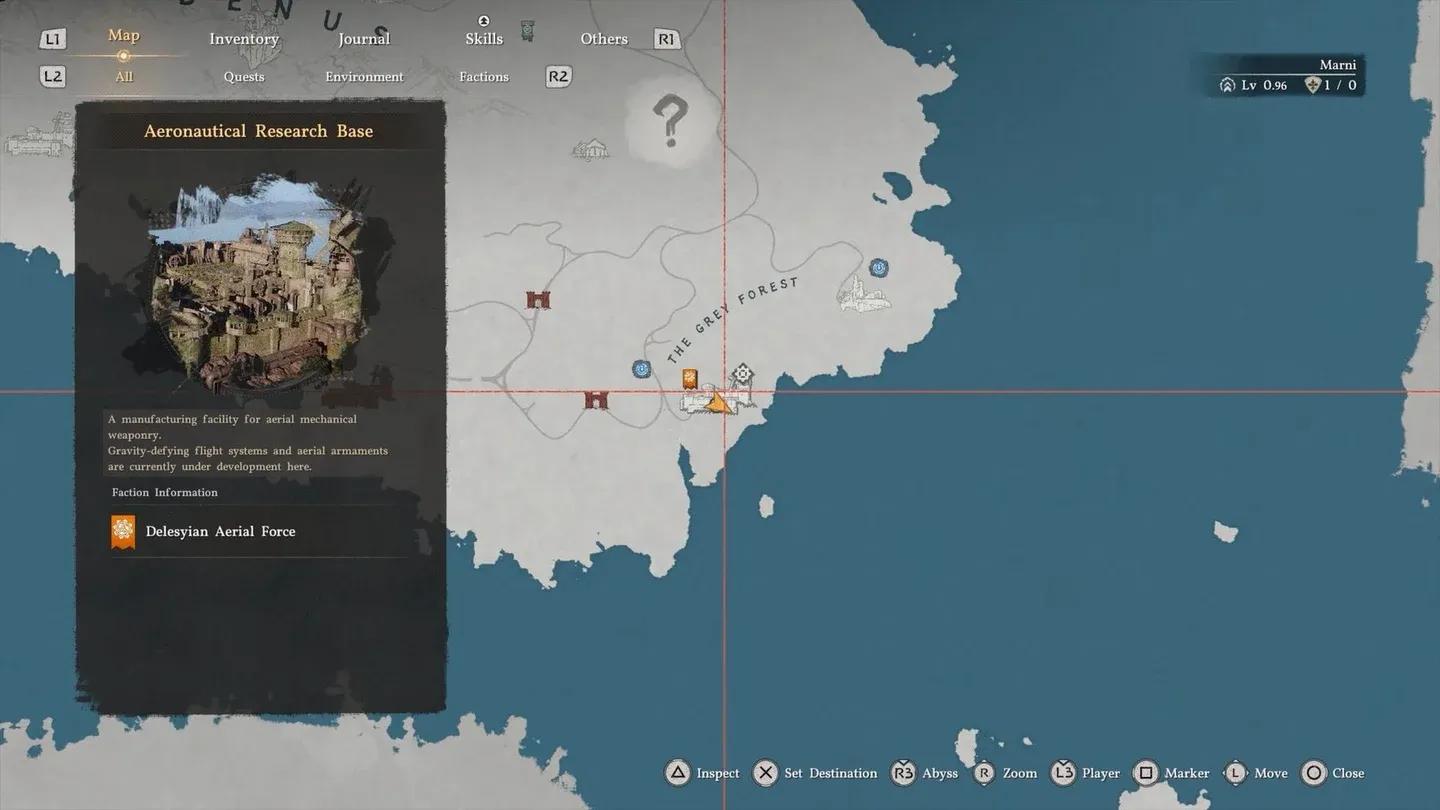Click the blue waypoint icon left of the banner marker
Image resolution: width=1440 pixels, height=810 pixels.
[641, 368]
